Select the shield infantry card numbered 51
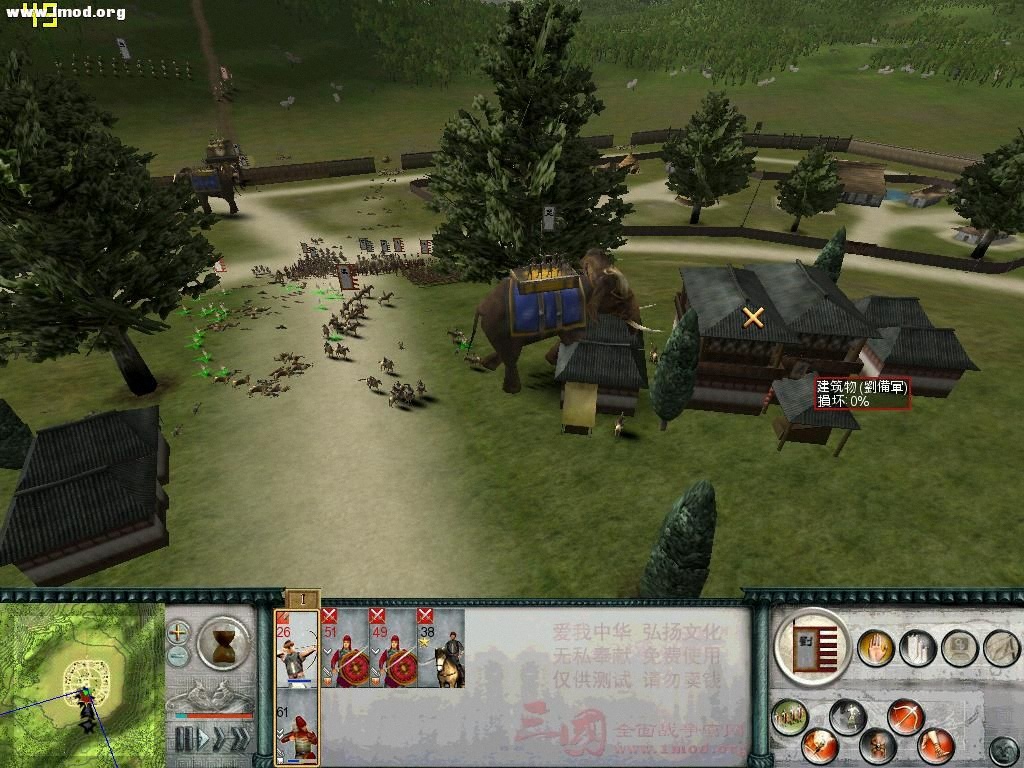Viewport: 1024px width, 768px height. click(345, 647)
